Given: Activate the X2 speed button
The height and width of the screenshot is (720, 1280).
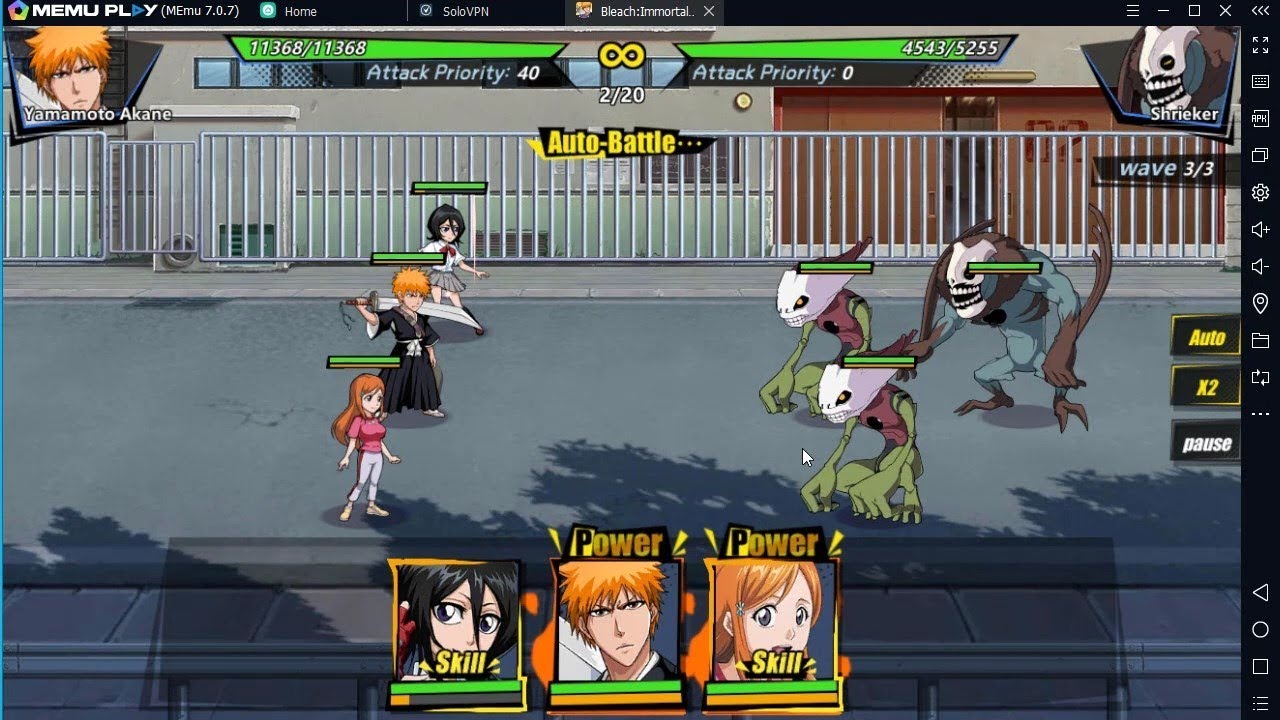Looking at the screenshot, I should (x=1206, y=387).
